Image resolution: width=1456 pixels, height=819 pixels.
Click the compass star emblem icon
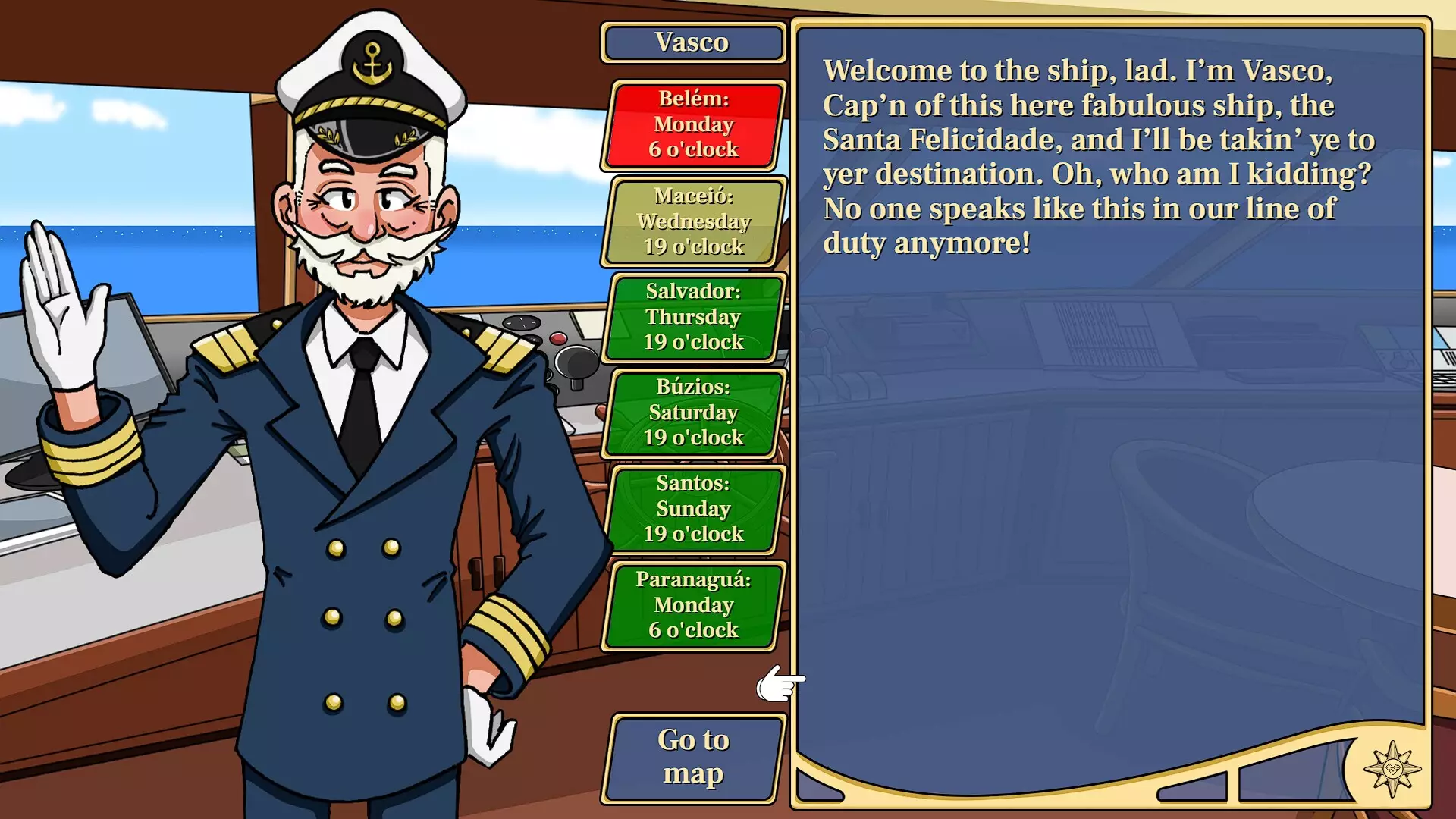(x=1392, y=769)
